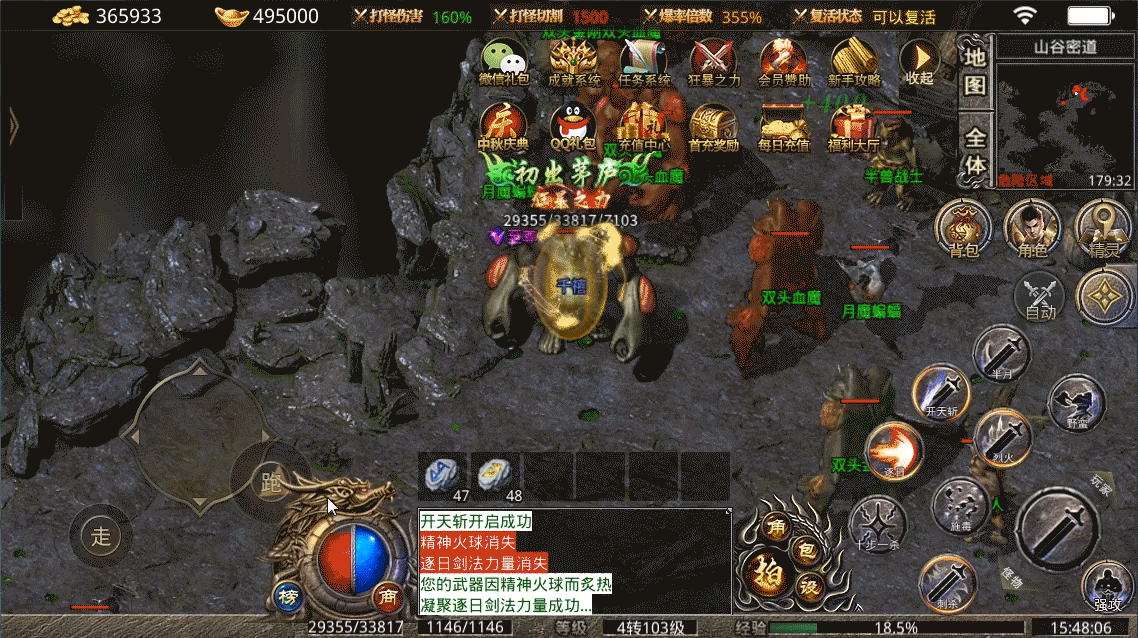Use the 野蛮 charge skill
The image size is (1138, 638).
click(x=1076, y=403)
